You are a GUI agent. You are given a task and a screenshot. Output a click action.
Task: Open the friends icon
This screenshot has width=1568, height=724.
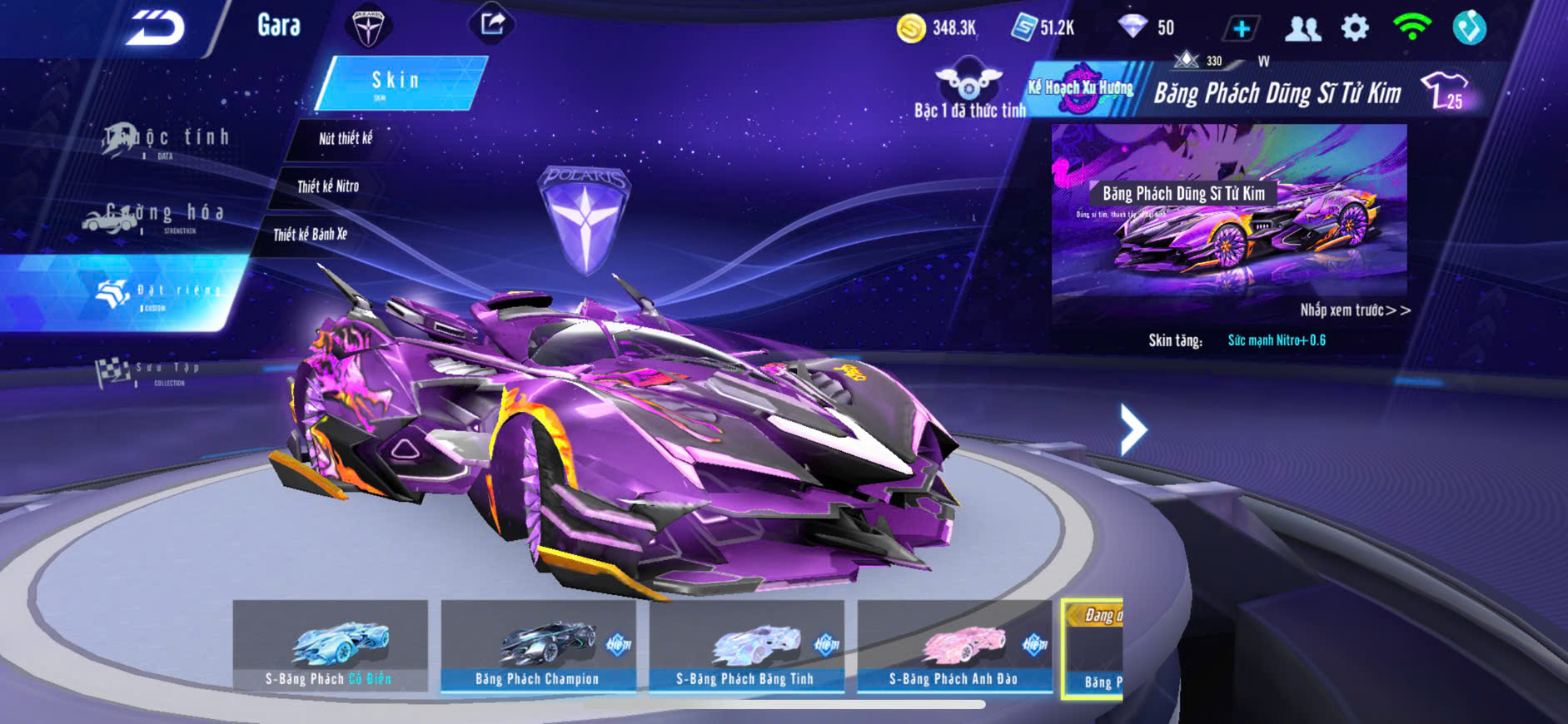(1302, 29)
